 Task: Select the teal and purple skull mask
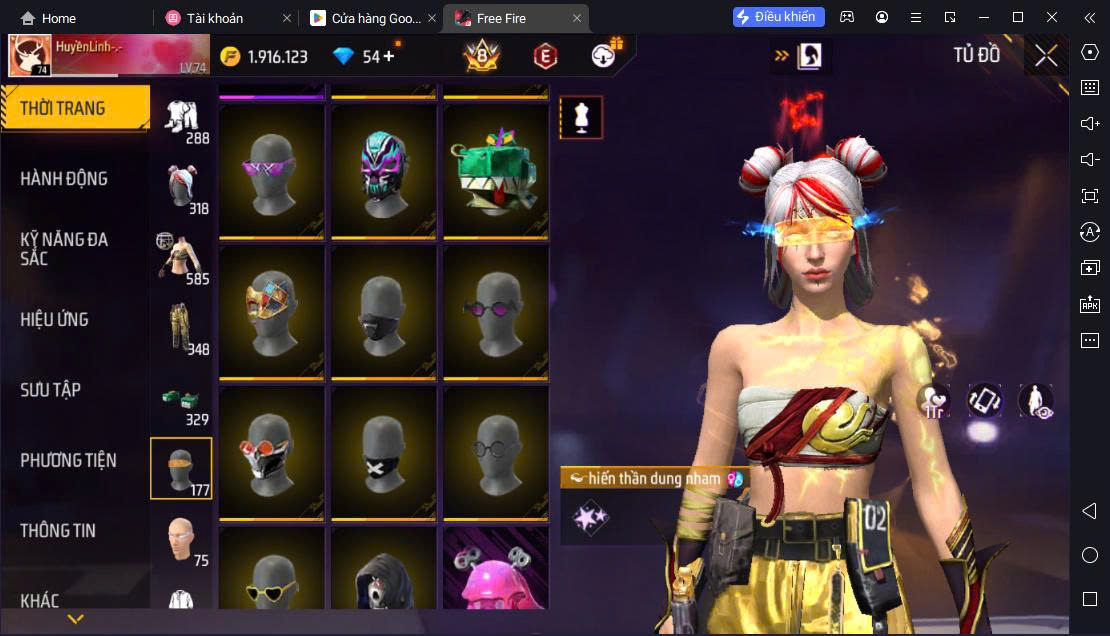pyautogui.click(x=384, y=171)
